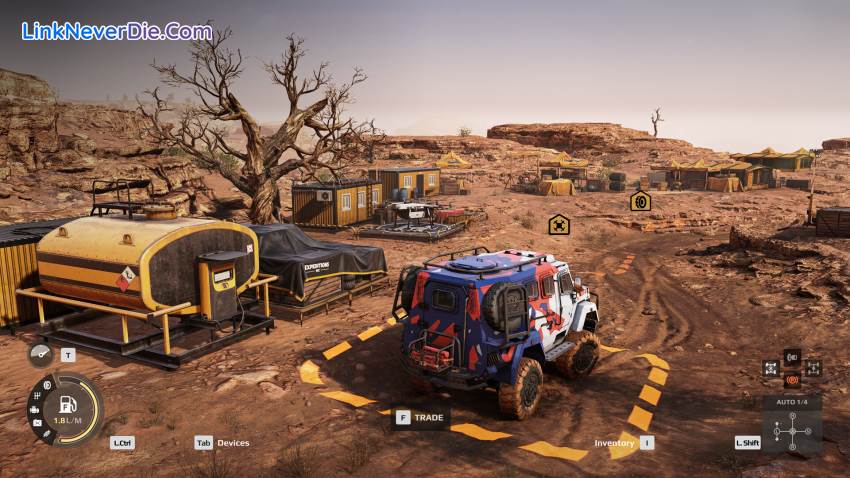Select the yellow tire map marker

(x=640, y=201)
